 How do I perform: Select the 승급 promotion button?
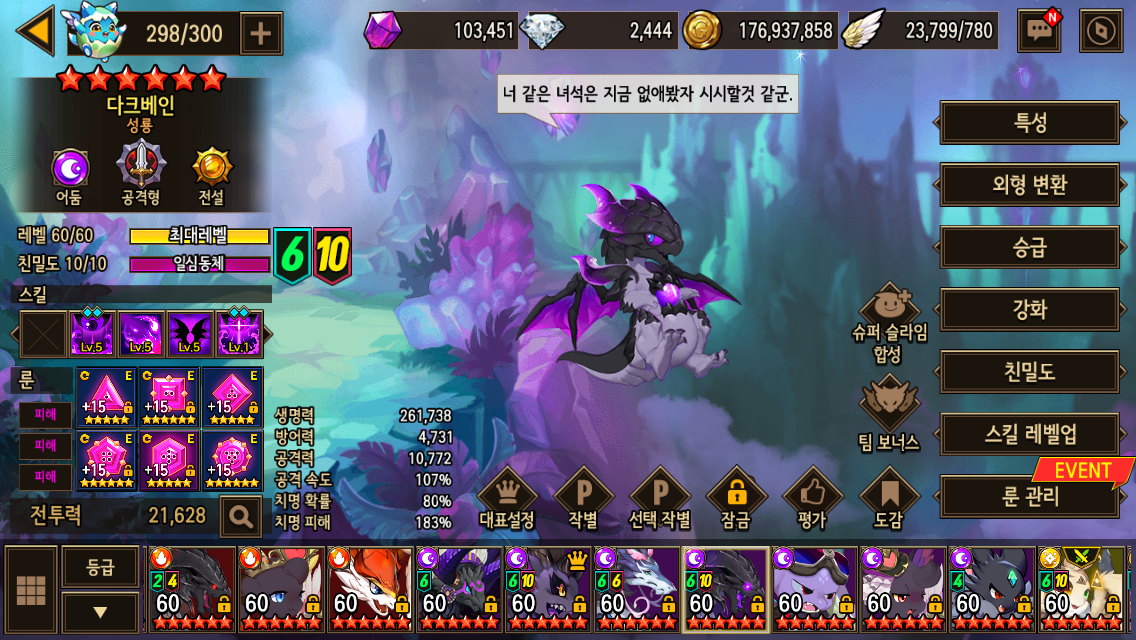coord(1029,247)
